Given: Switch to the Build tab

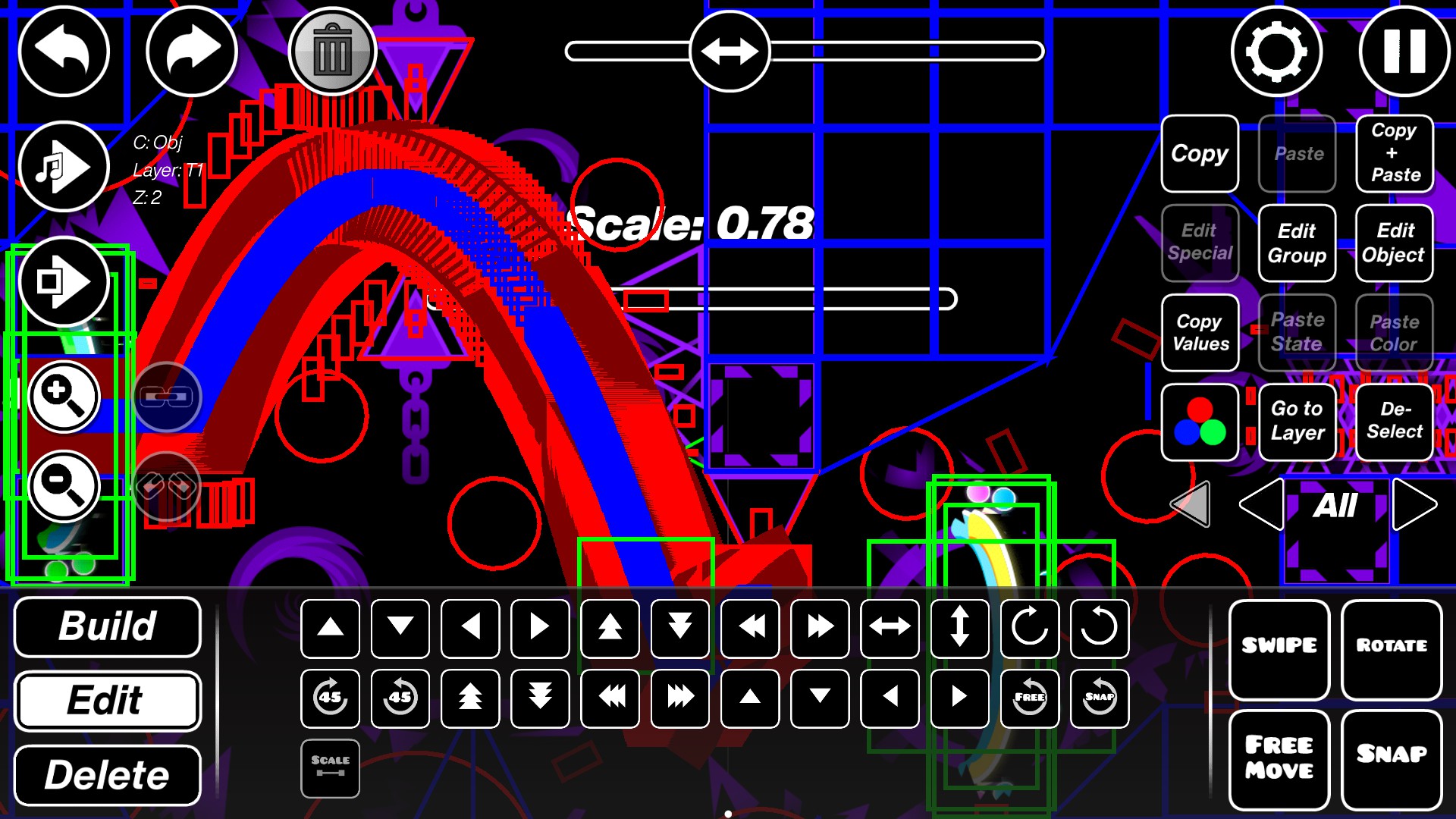Looking at the screenshot, I should click(x=107, y=627).
